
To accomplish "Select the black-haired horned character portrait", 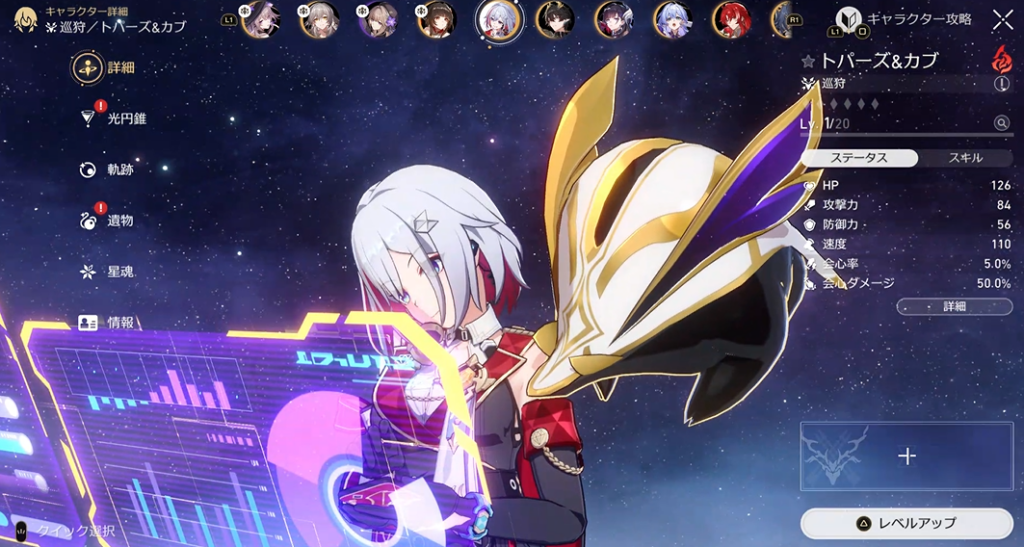I will click(554, 19).
